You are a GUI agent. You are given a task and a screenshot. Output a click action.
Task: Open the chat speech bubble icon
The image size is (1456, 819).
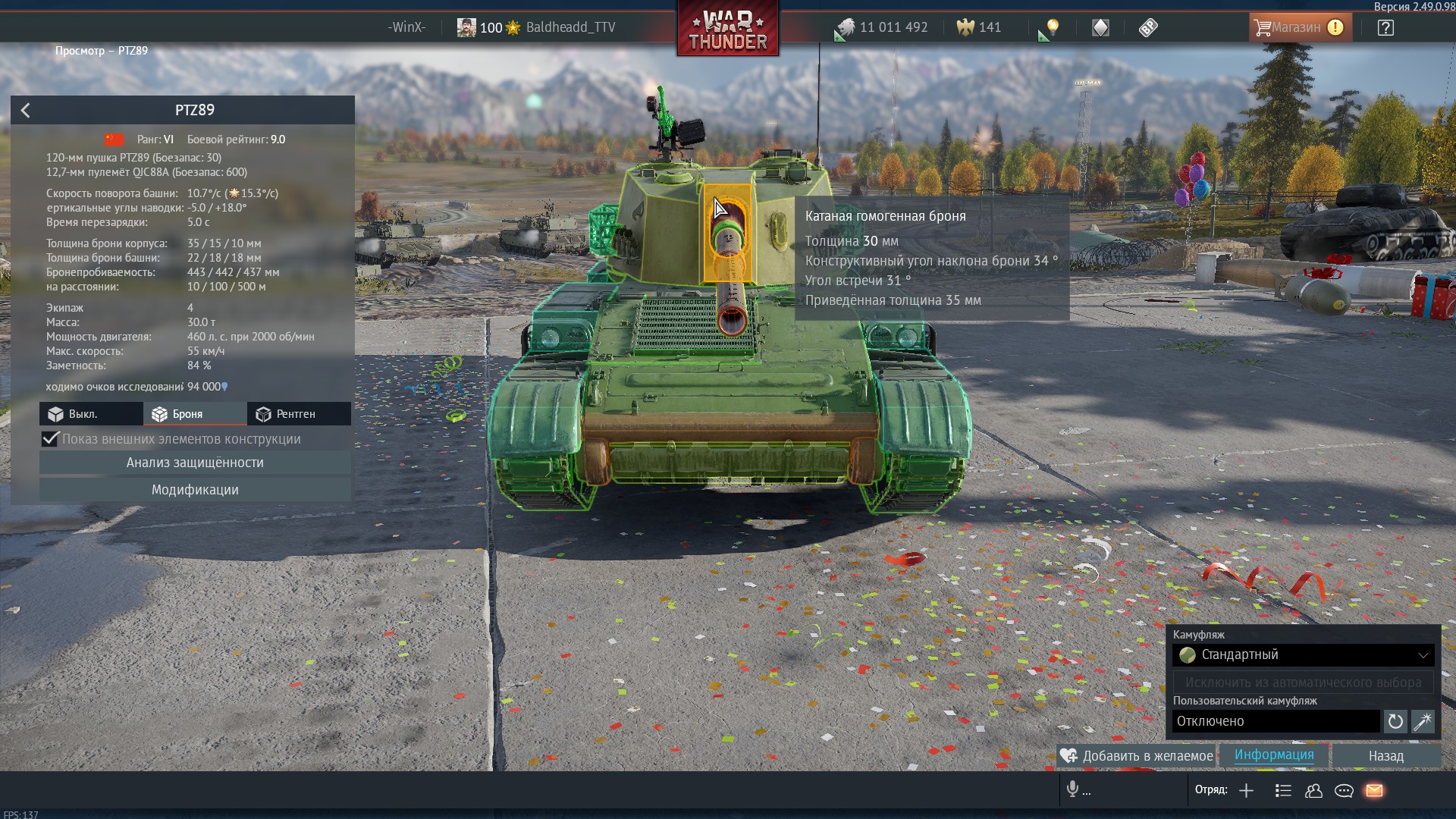tap(1344, 791)
